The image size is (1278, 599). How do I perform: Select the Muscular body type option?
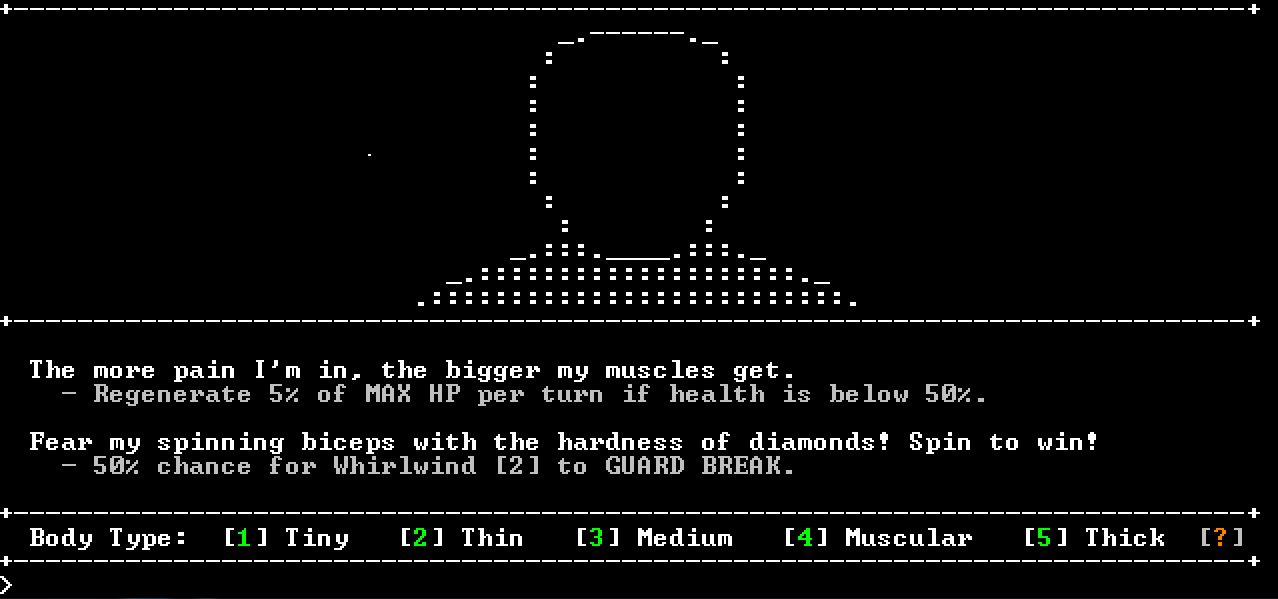pyautogui.click(x=878, y=538)
